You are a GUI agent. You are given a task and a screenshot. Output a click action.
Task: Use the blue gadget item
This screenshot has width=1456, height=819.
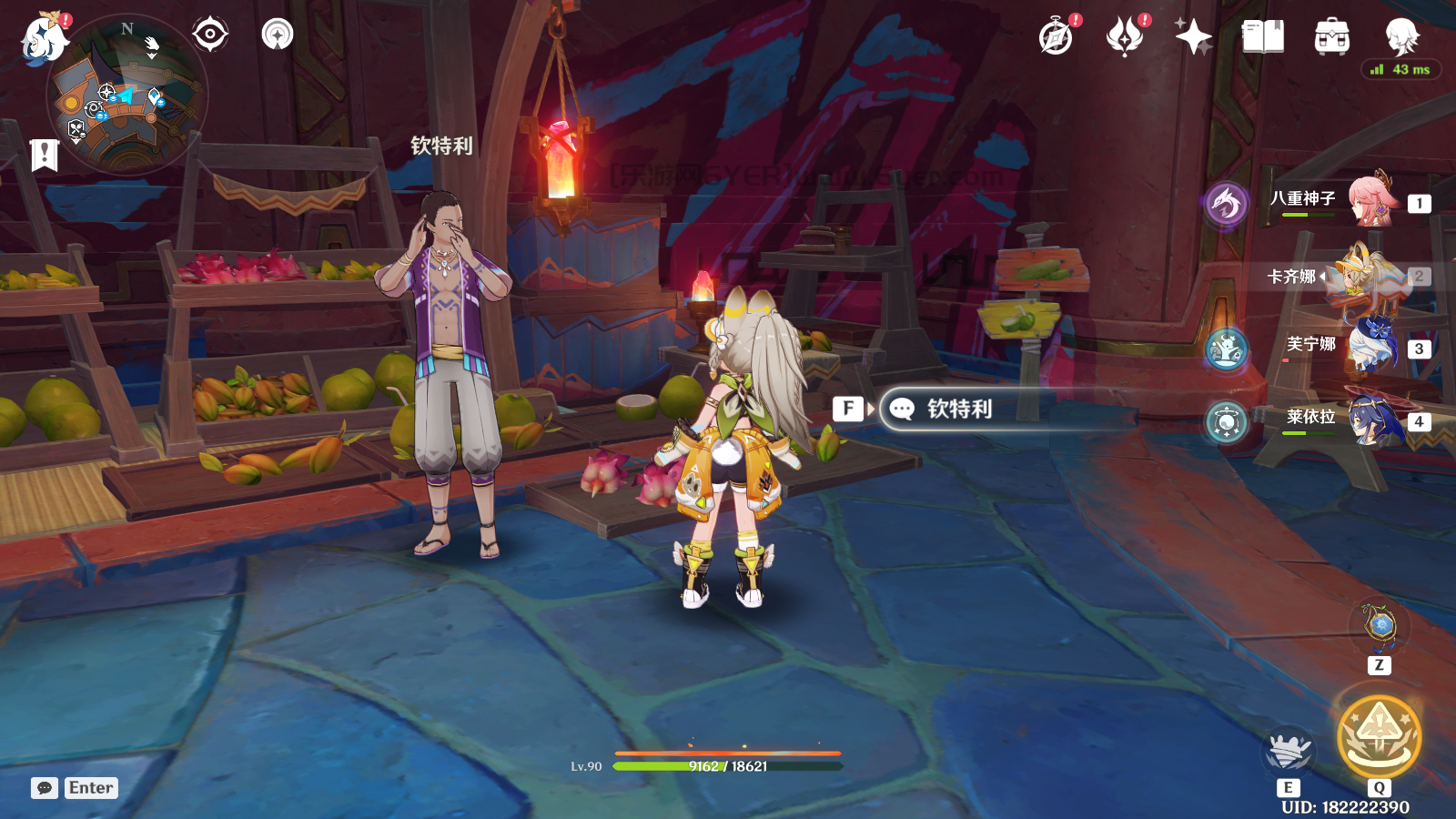click(x=1380, y=625)
